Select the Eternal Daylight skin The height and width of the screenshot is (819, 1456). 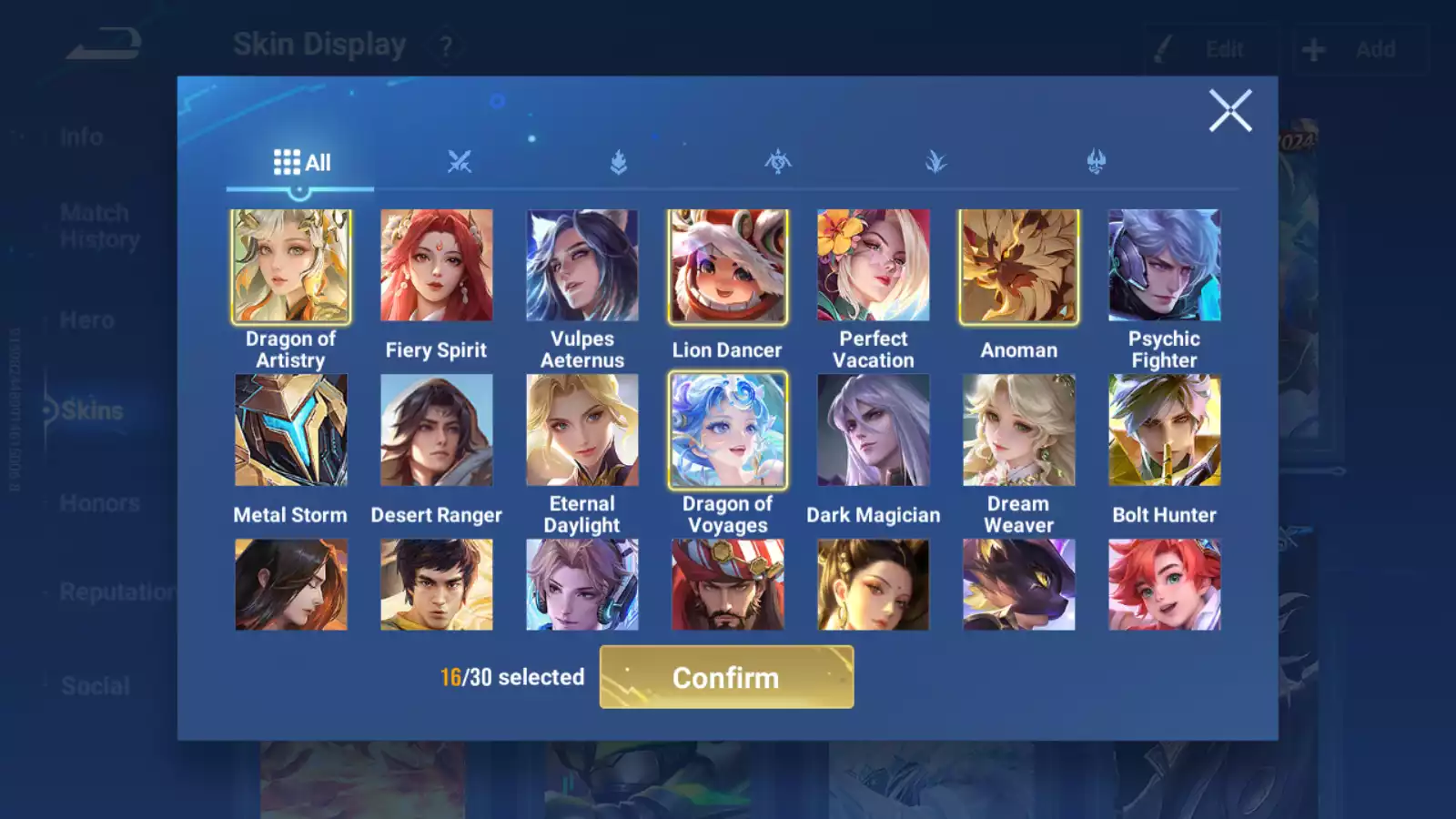pos(582,430)
